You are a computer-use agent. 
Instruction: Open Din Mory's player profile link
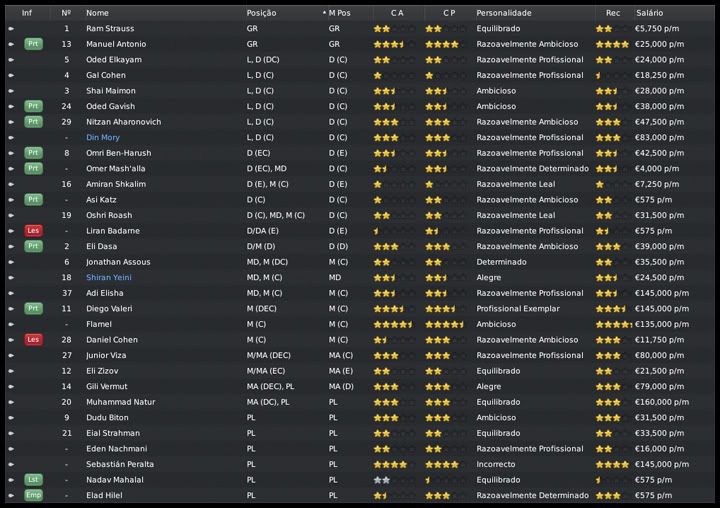[103, 138]
